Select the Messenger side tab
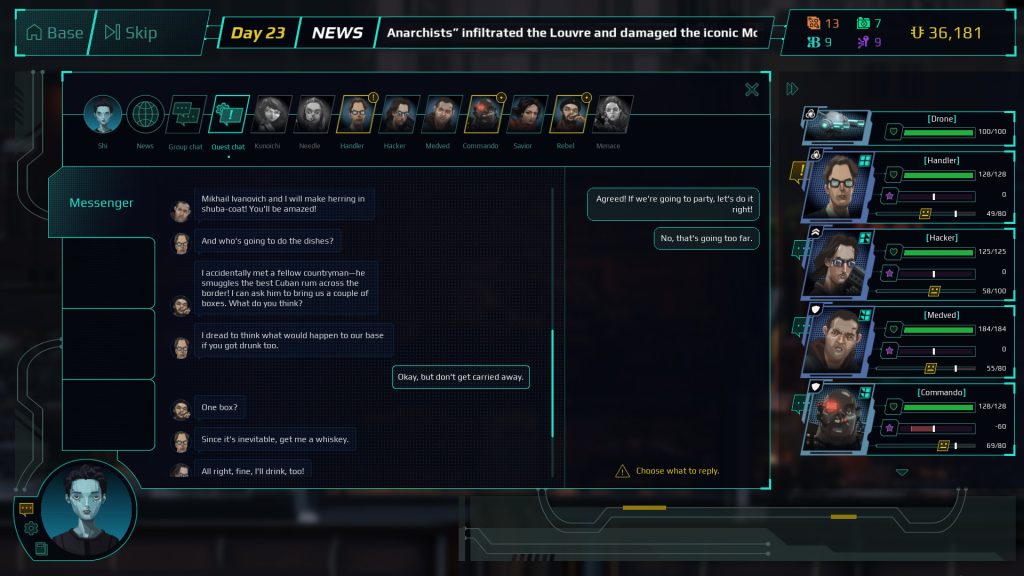Screen dimensions: 1024x576 click(x=101, y=203)
